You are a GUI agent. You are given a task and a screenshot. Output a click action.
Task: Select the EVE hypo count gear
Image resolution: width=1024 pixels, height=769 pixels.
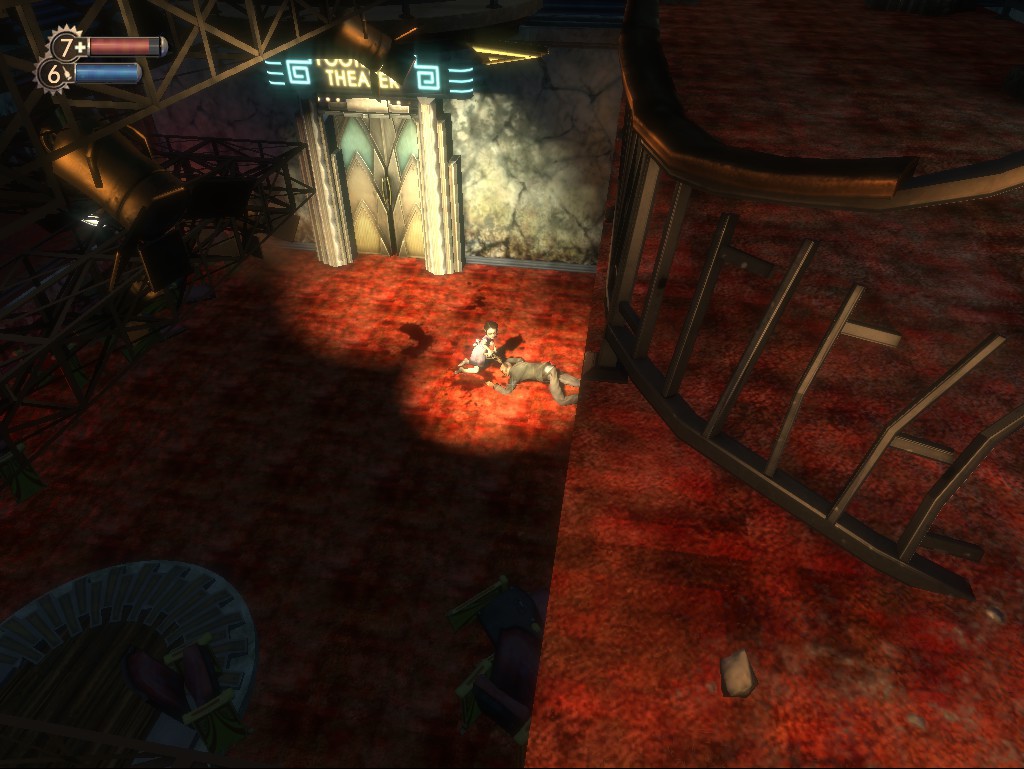pyautogui.click(x=54, y=73)
